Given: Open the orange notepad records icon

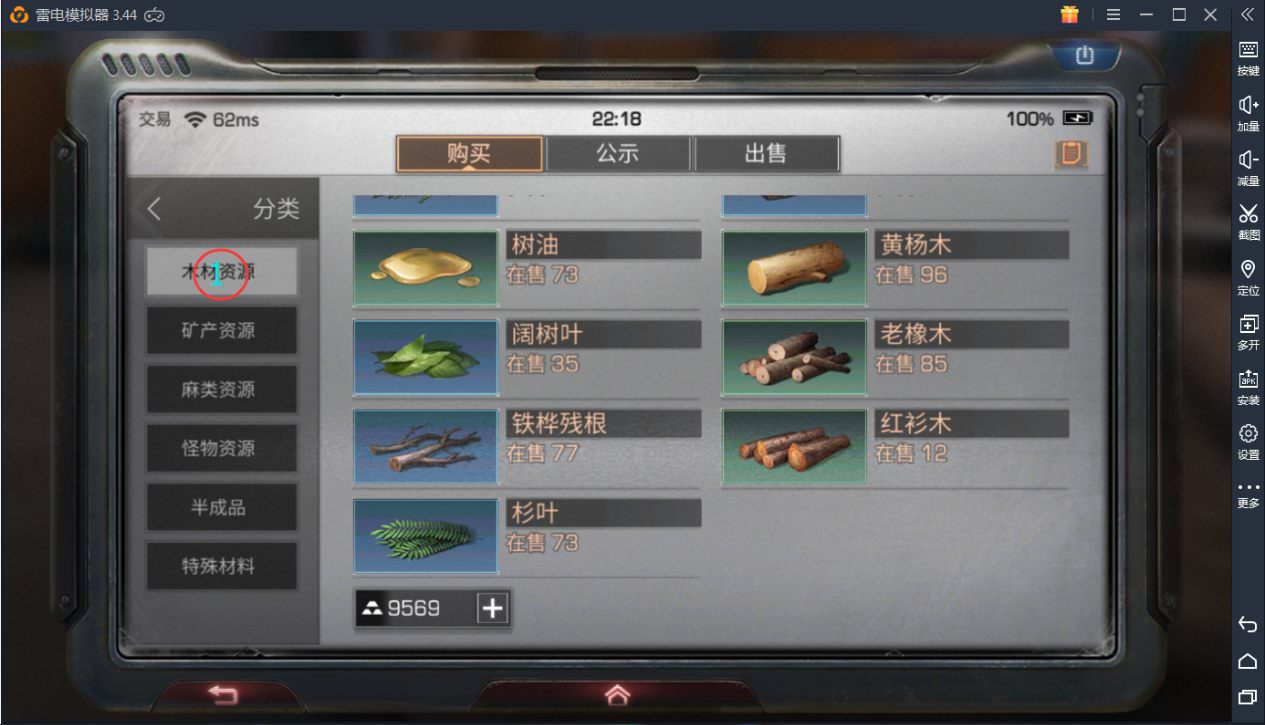Looking at the screenshot, I should click(1071, 154).
